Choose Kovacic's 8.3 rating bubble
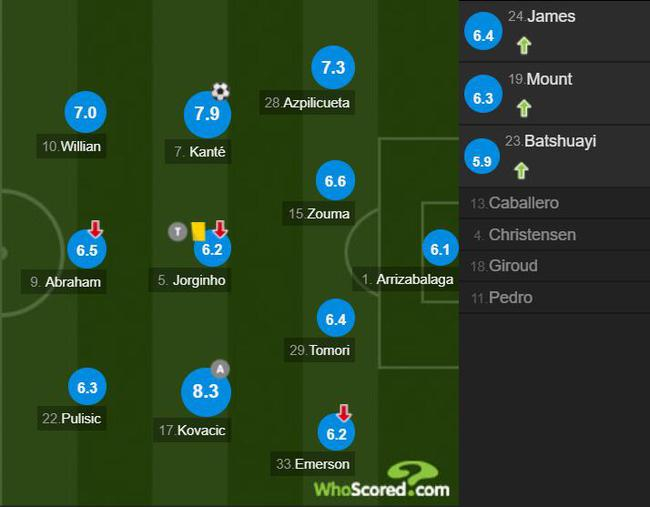 tap(205, 392)
